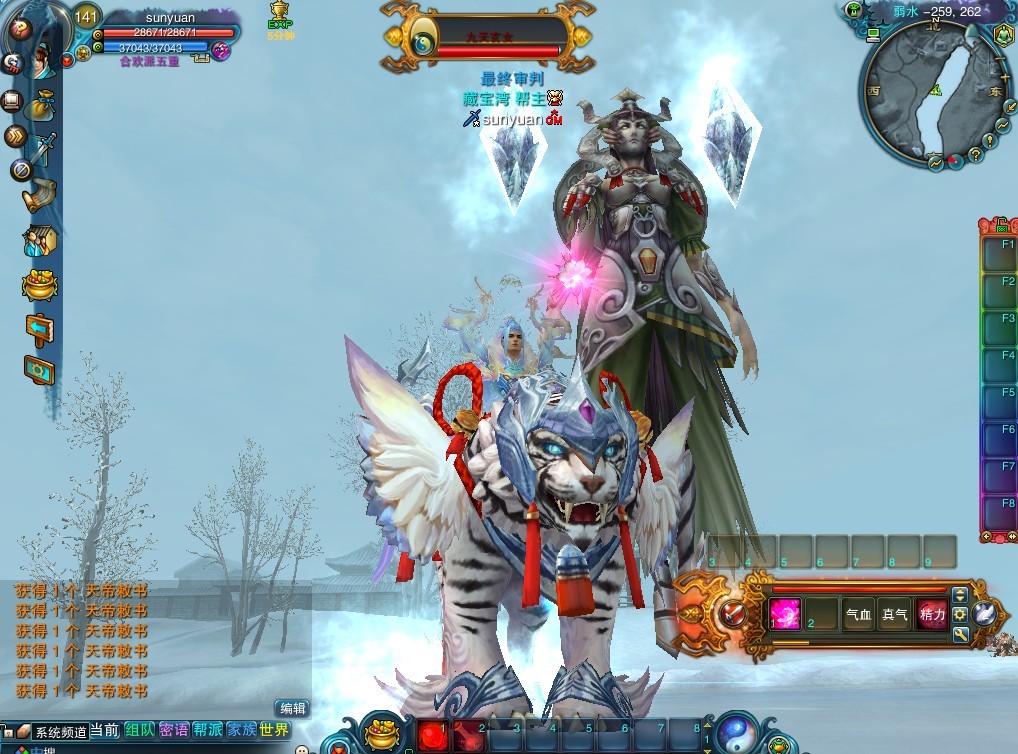Viewport: 1018px width, 754px height.
Task: Switch to the 帮派 chat channel tab
Action: 207,731
